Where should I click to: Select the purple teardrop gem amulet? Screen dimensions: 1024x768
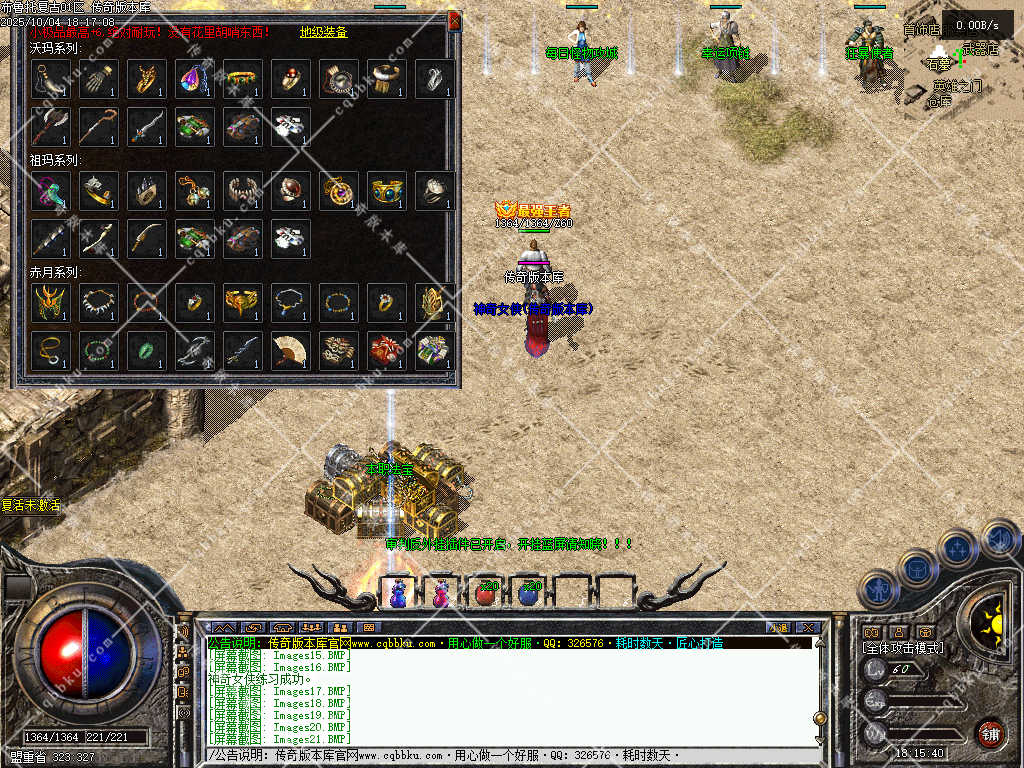(x=194, y=79)
